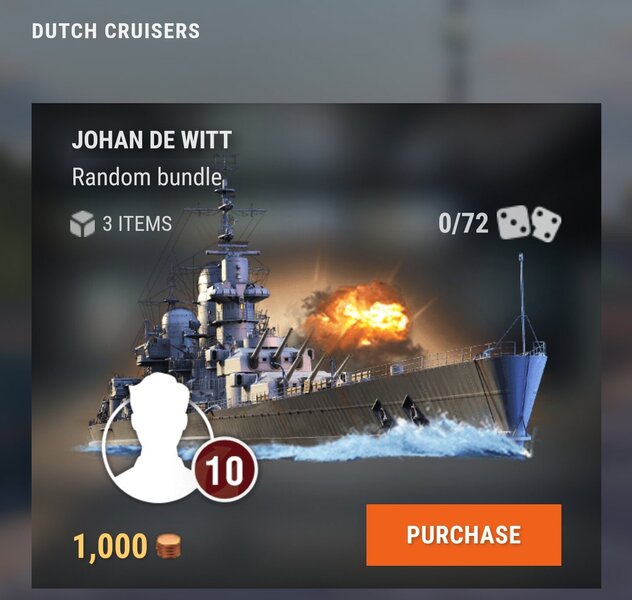Viewport: 632px width, 600px height.
Task: Show the 3 items contents list
Action: [x=121, y=224]
